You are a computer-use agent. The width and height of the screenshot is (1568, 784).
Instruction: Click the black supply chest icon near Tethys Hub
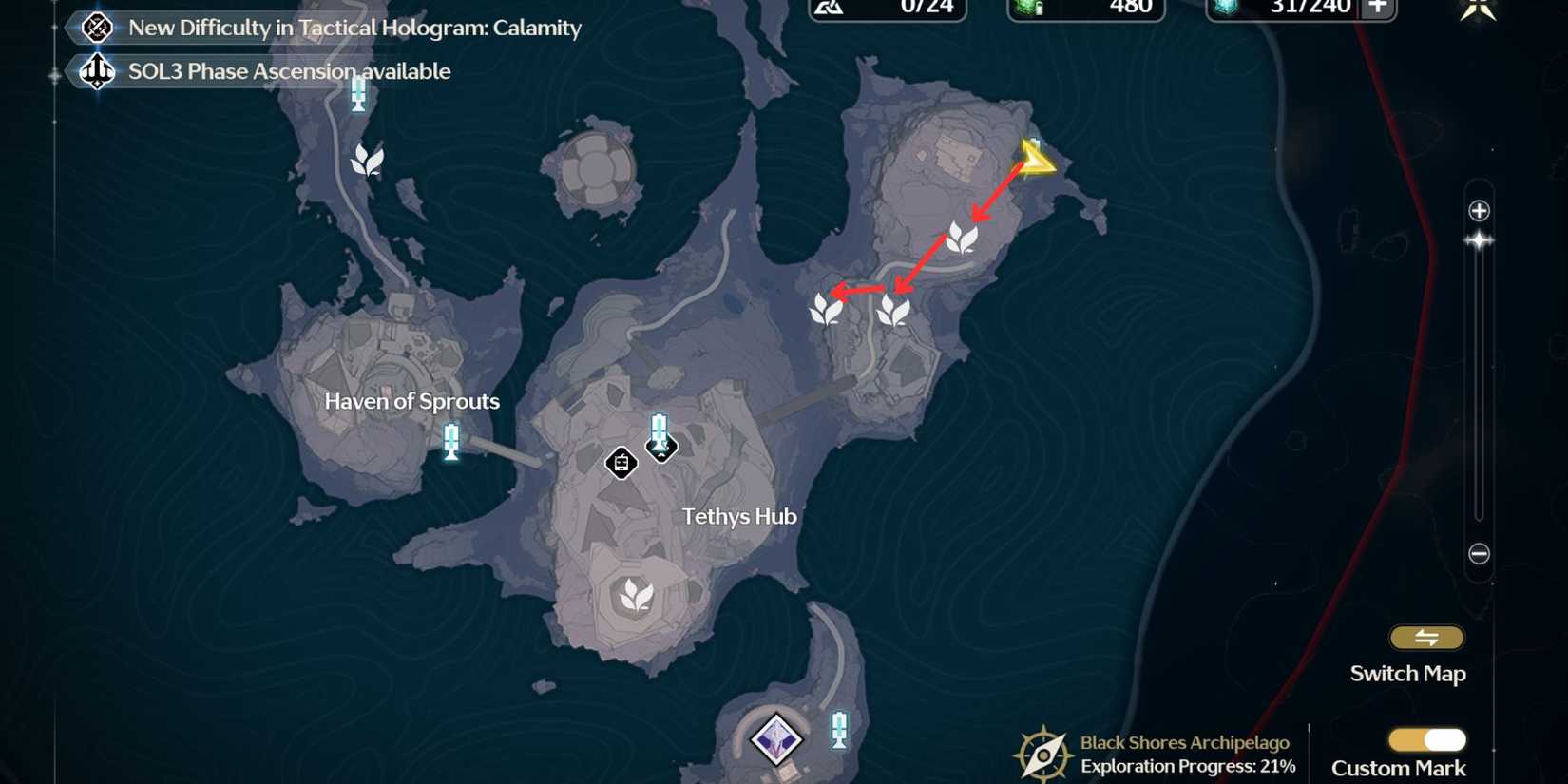pyautogui.click(x=622, y=463)
